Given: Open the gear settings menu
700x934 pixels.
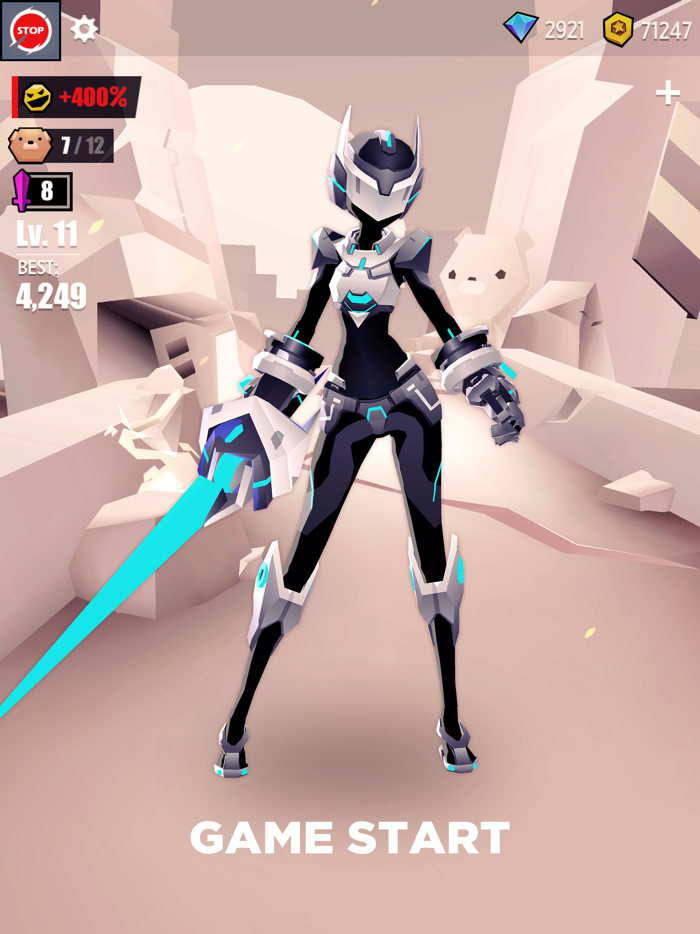Looking at the screenshot, I should tap(84, 29).
